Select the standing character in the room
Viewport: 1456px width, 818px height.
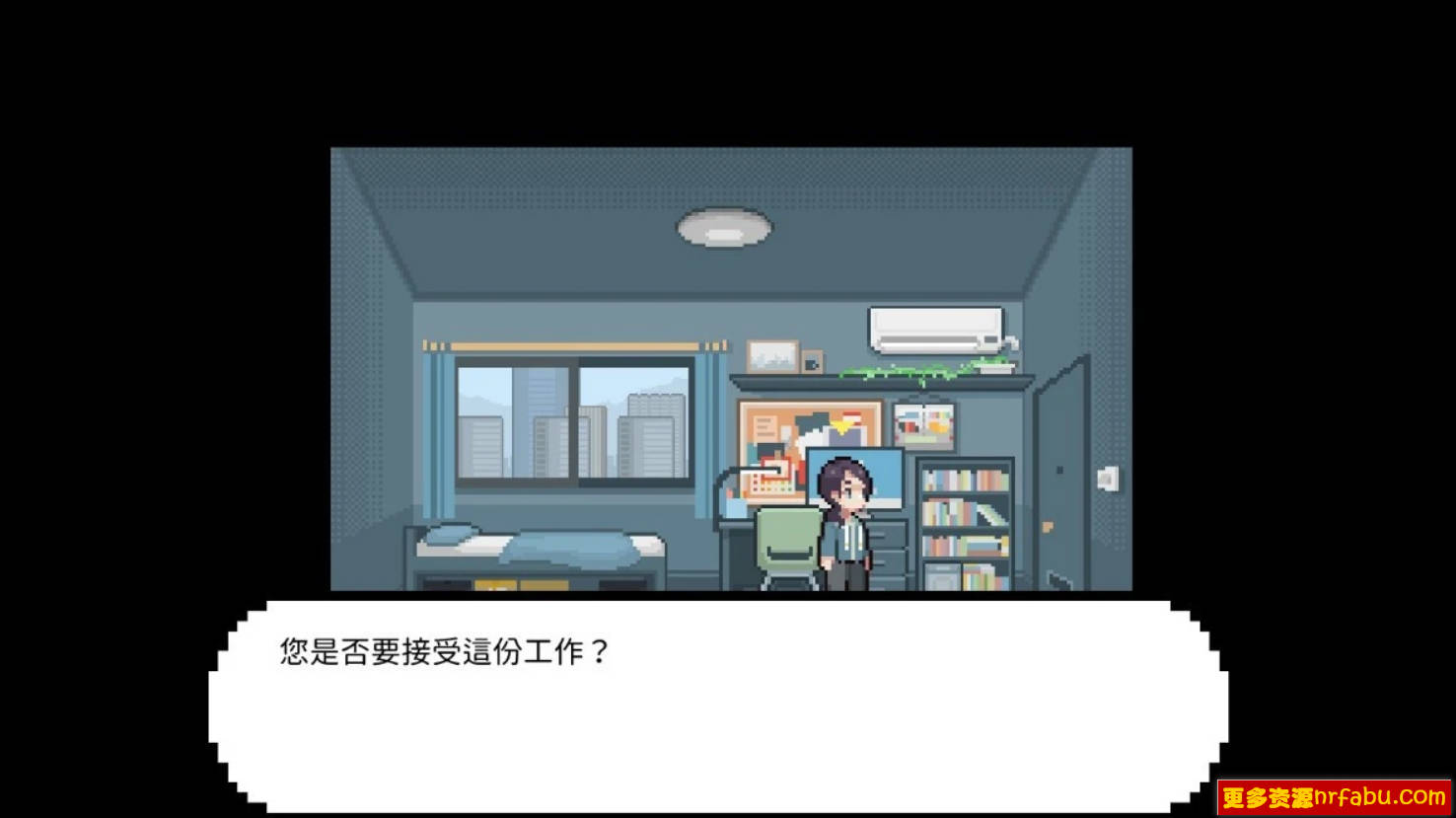point(843,523)
